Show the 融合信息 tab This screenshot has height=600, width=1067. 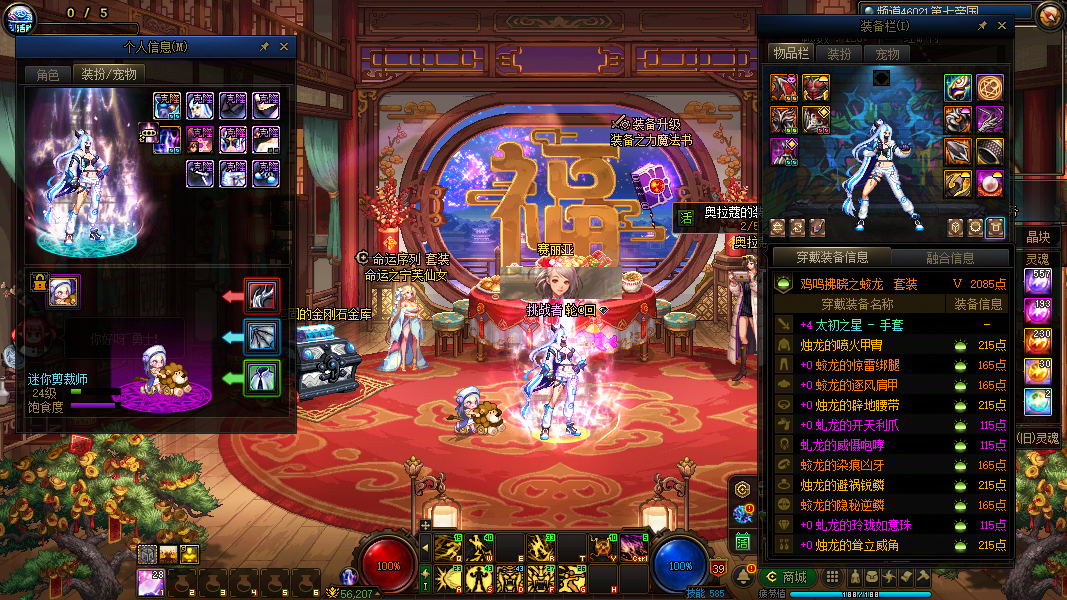950,258
